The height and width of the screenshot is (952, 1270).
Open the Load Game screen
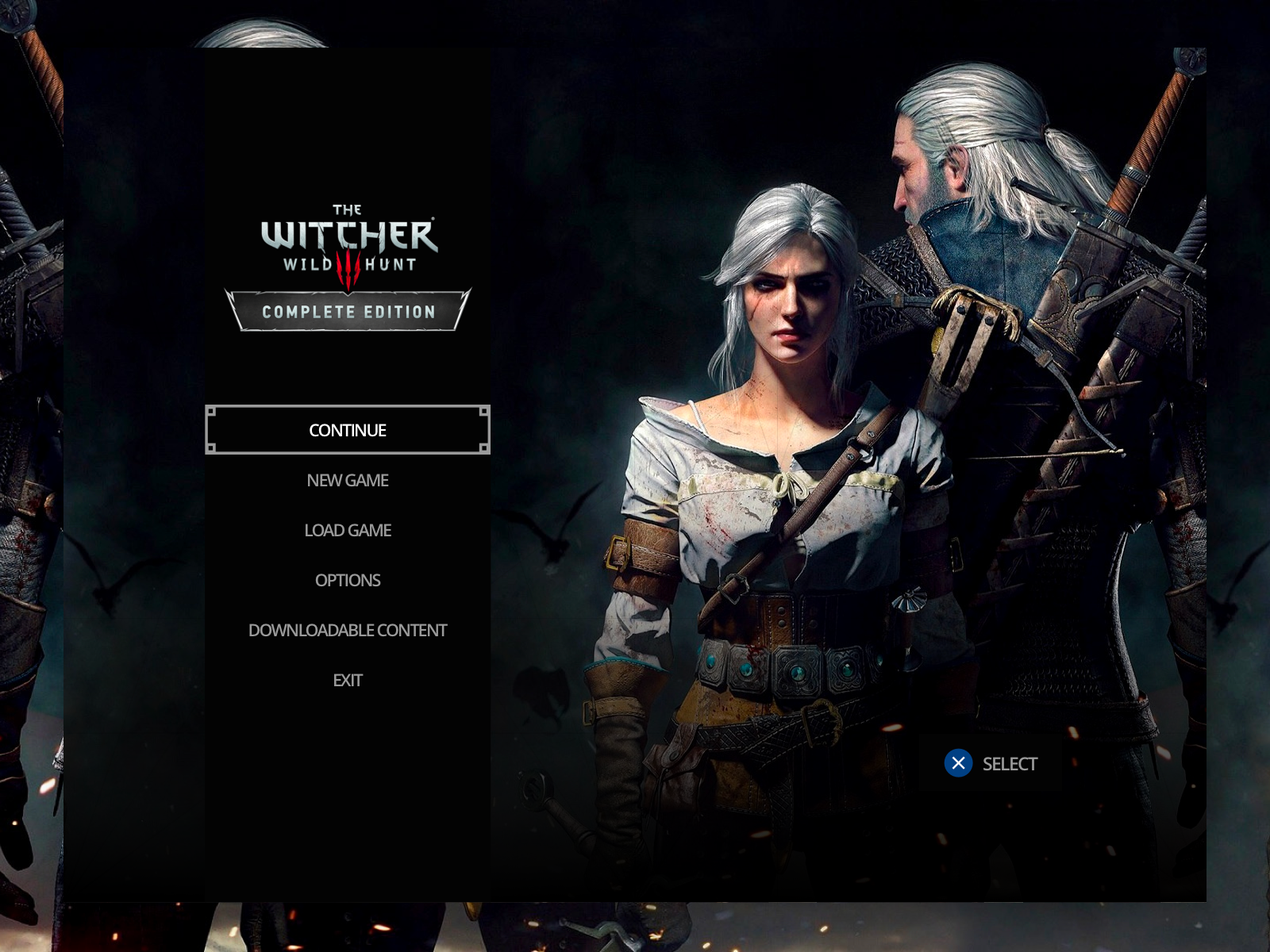(x=347, y=530)
